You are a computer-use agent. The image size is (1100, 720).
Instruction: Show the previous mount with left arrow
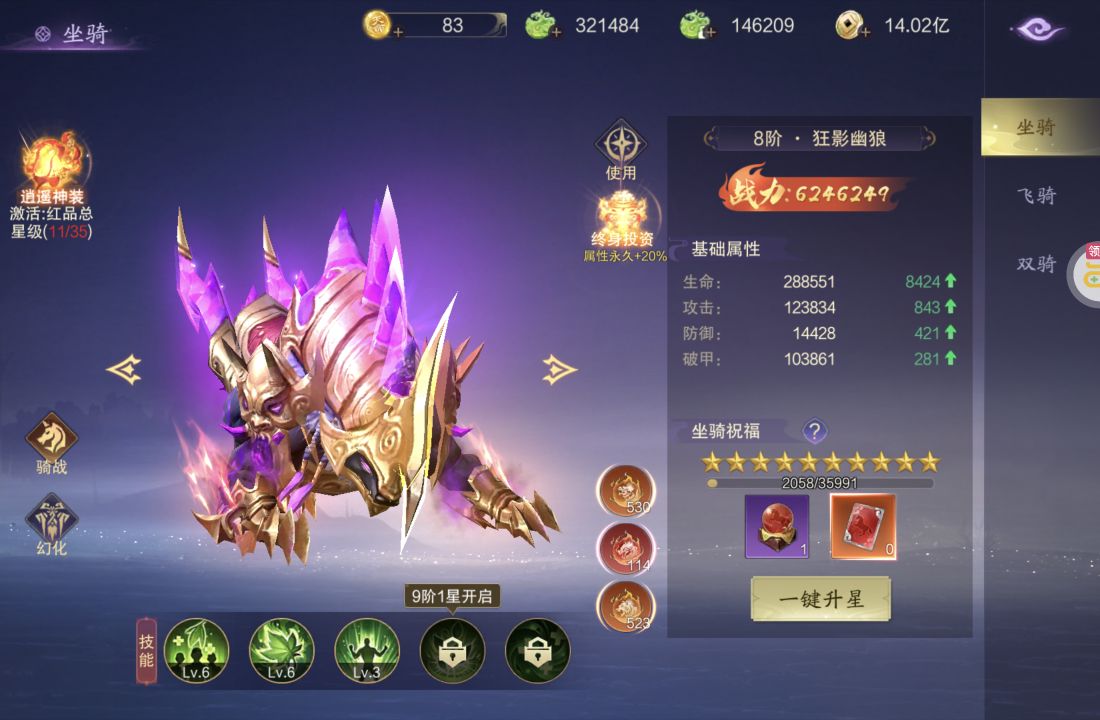[x=124, y=369]
